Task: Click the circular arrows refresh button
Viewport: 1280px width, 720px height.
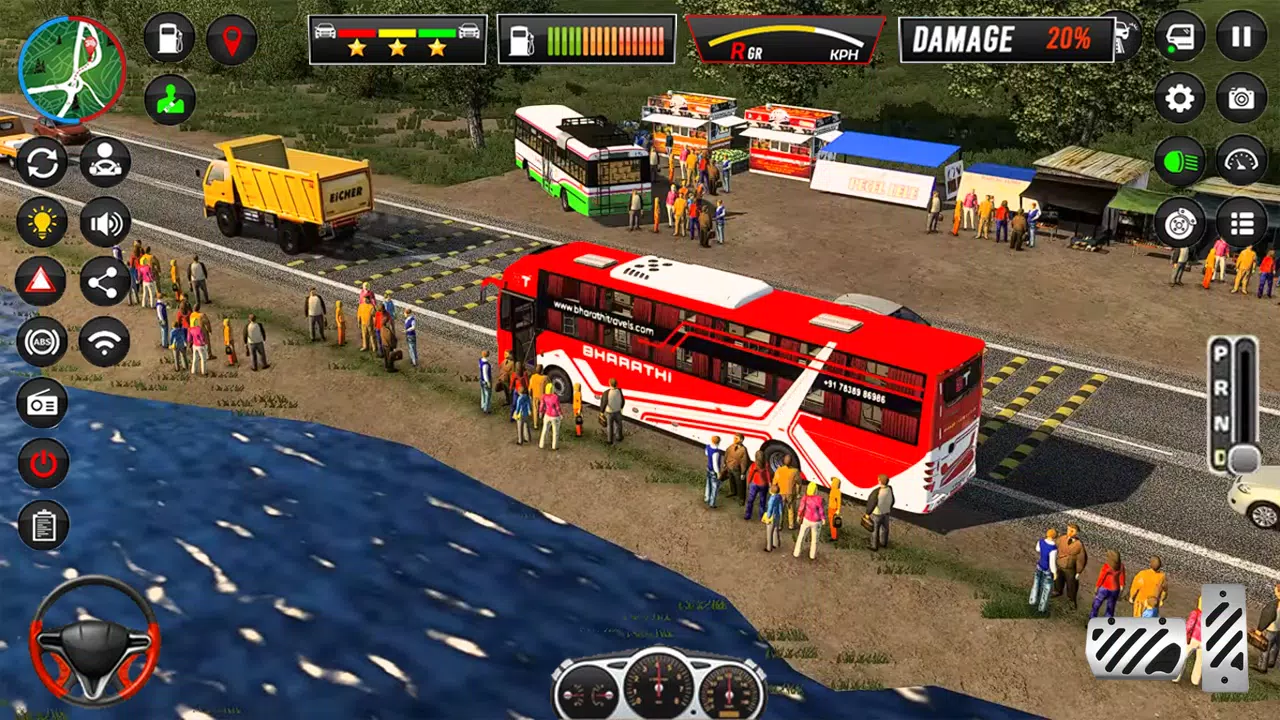Action: 42,162
